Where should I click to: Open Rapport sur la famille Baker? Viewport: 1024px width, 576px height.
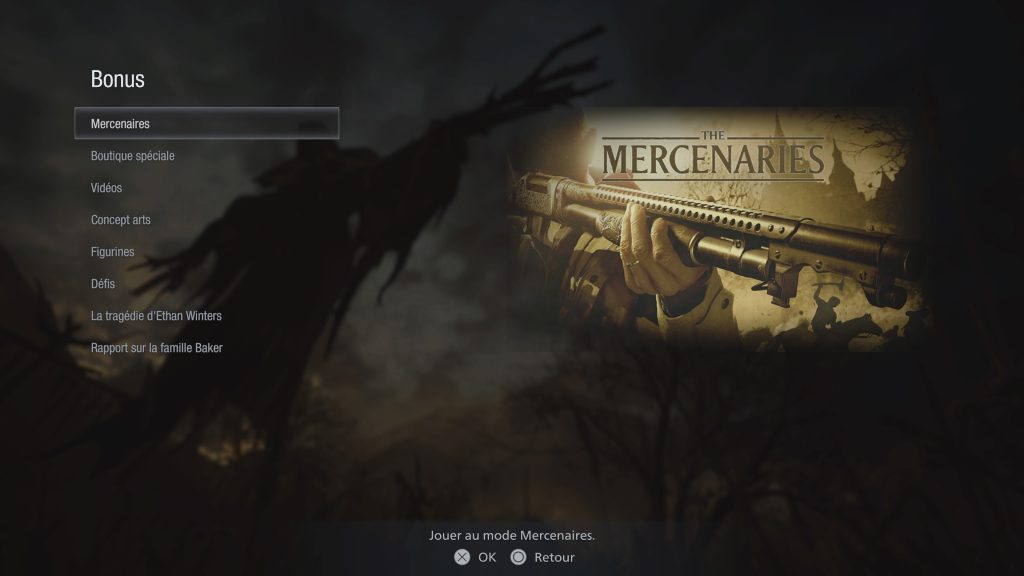pyautogui.click(x=156, y=348)
